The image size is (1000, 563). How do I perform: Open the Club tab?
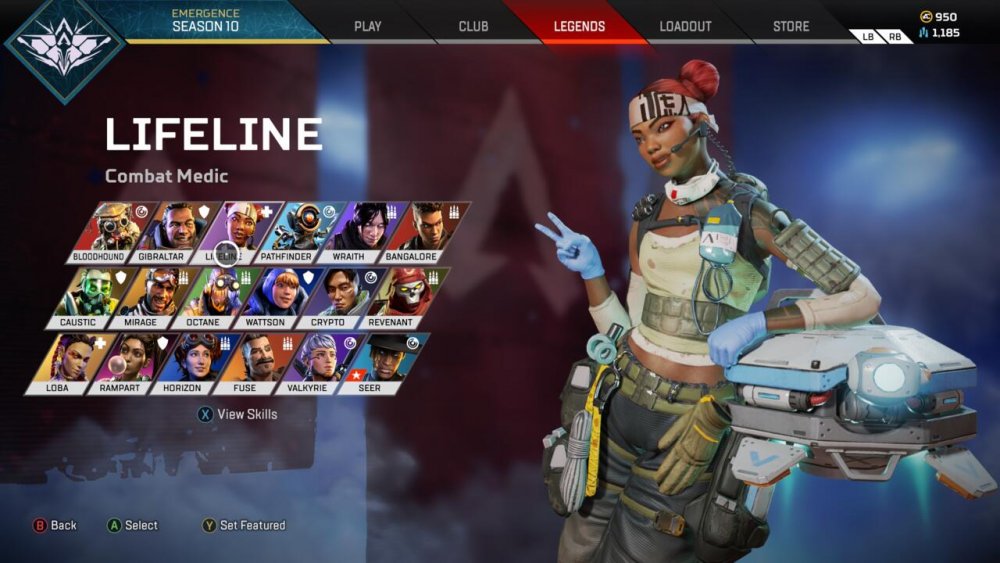473,26
